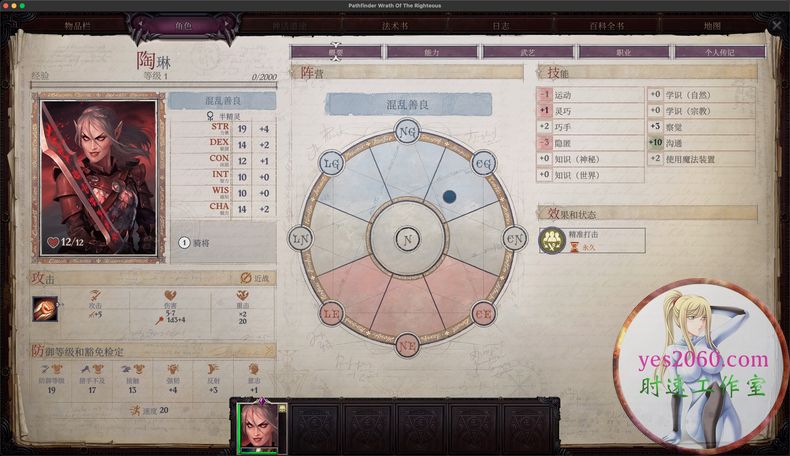790x456 pixels.
Task: Click the melee weapon attack icon
Action: point(46,309)
